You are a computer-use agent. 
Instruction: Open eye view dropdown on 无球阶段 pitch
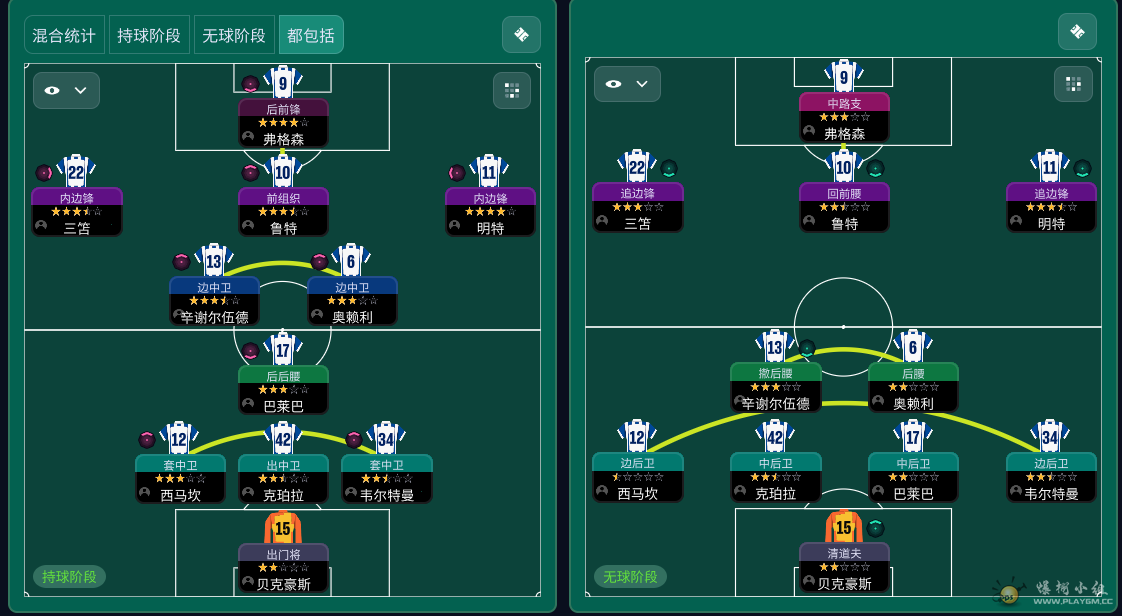point(627,84)
